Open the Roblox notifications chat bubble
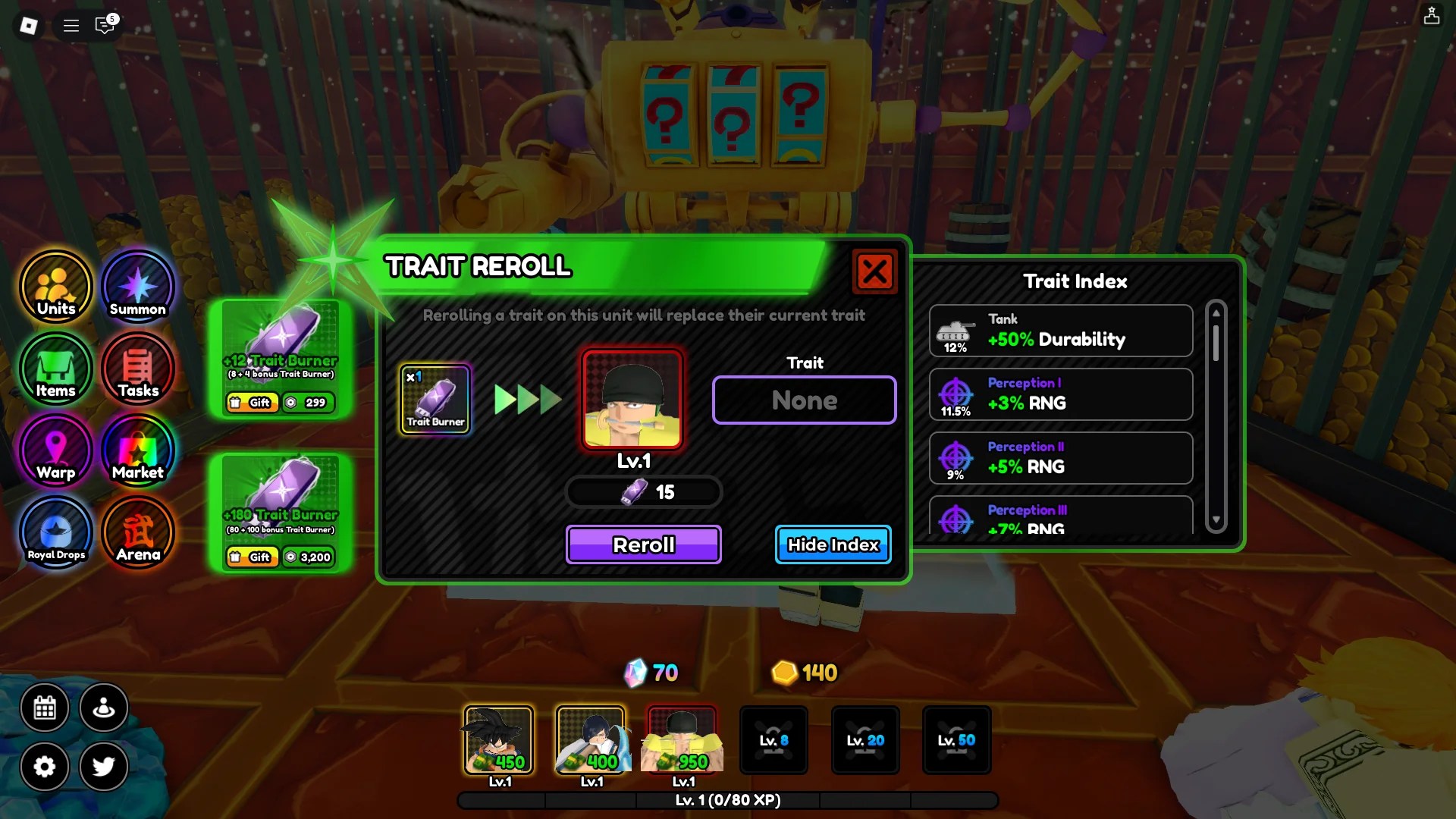 pos(104,25)
